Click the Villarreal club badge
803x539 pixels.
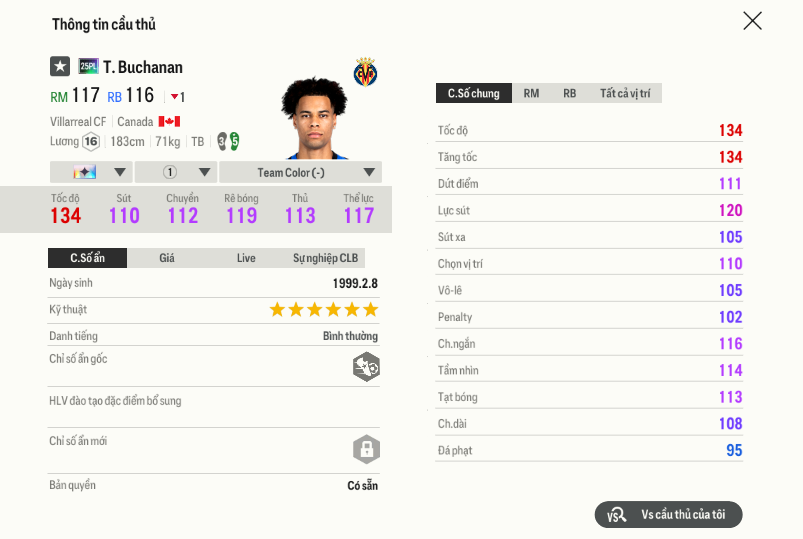coord(365,72)
